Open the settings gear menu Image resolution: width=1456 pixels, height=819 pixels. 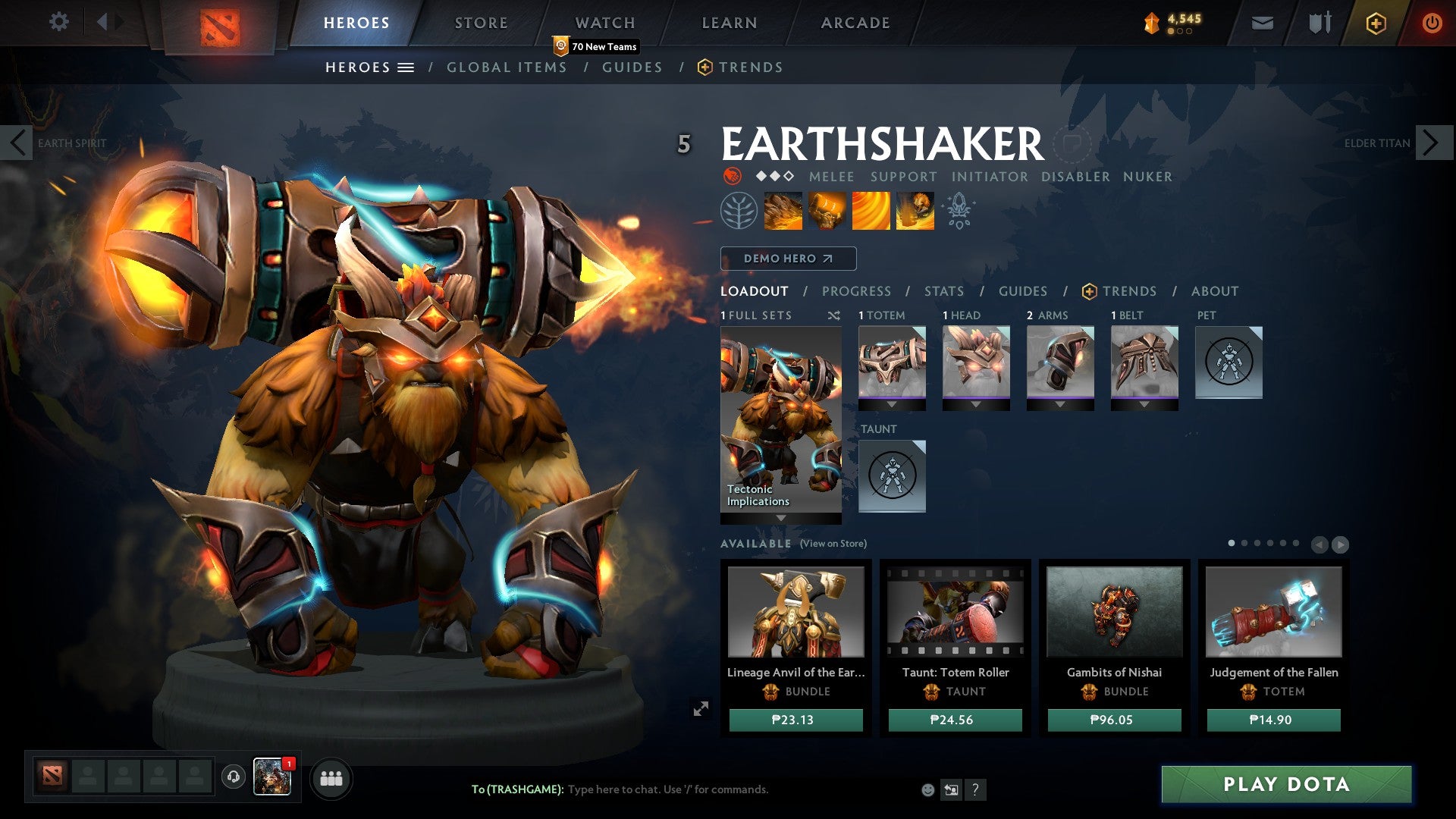coord(59,22)
